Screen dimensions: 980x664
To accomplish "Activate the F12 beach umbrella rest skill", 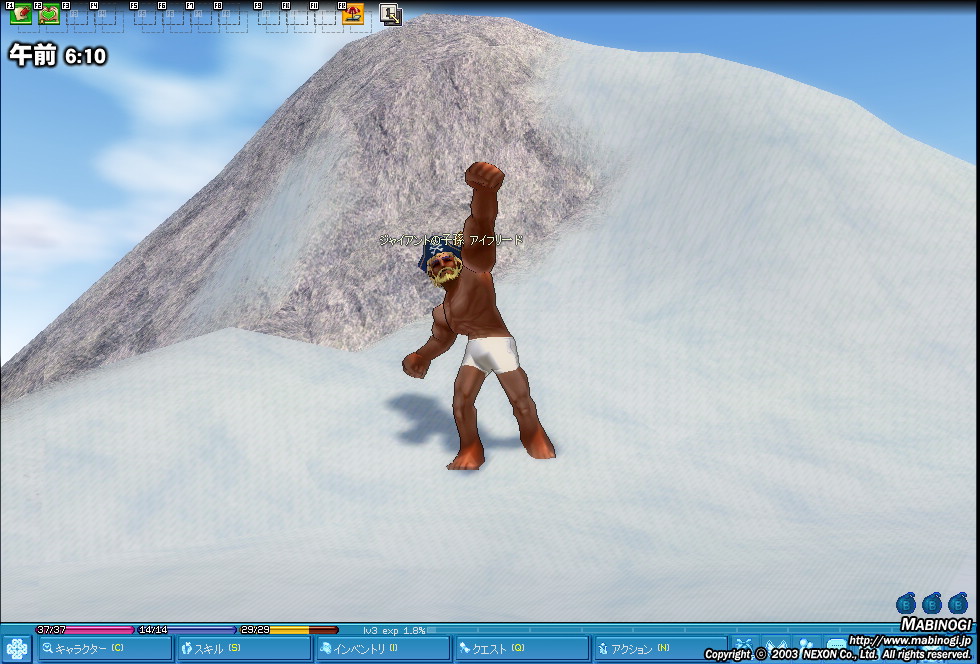I will (353, 15).
